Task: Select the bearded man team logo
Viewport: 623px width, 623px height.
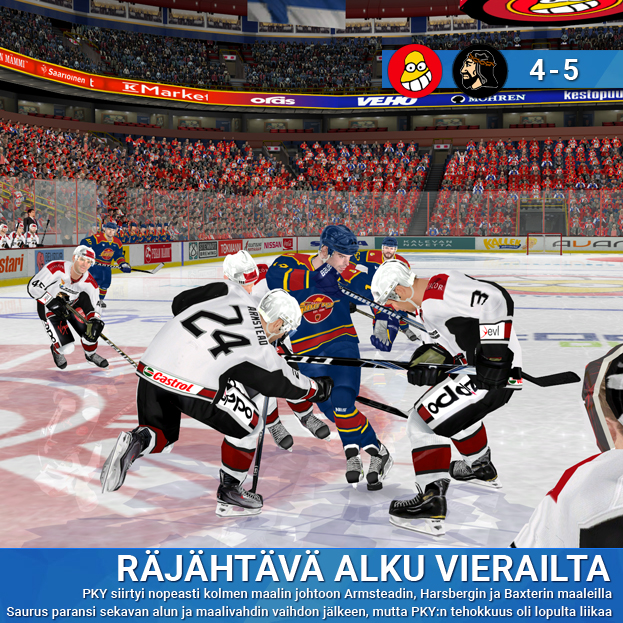Action: click(x=478, y=70)
